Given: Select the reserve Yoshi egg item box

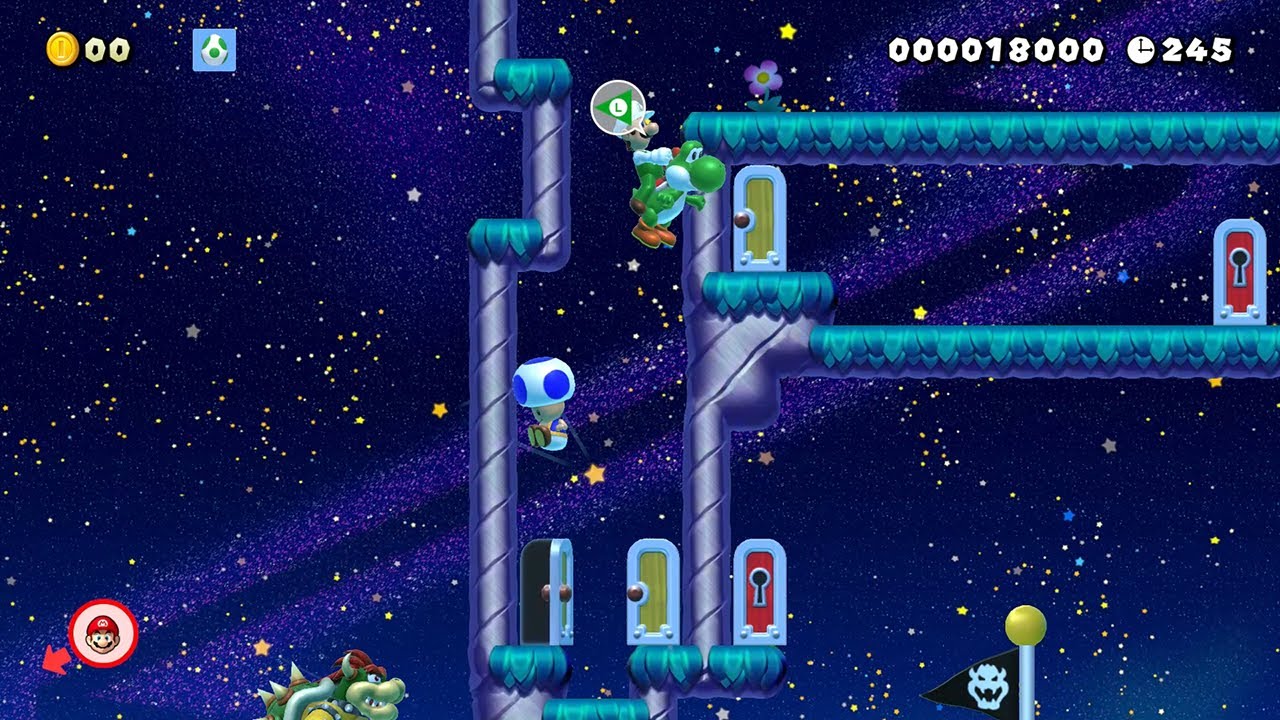Looking at the screenshot, I should coord(214,50).
